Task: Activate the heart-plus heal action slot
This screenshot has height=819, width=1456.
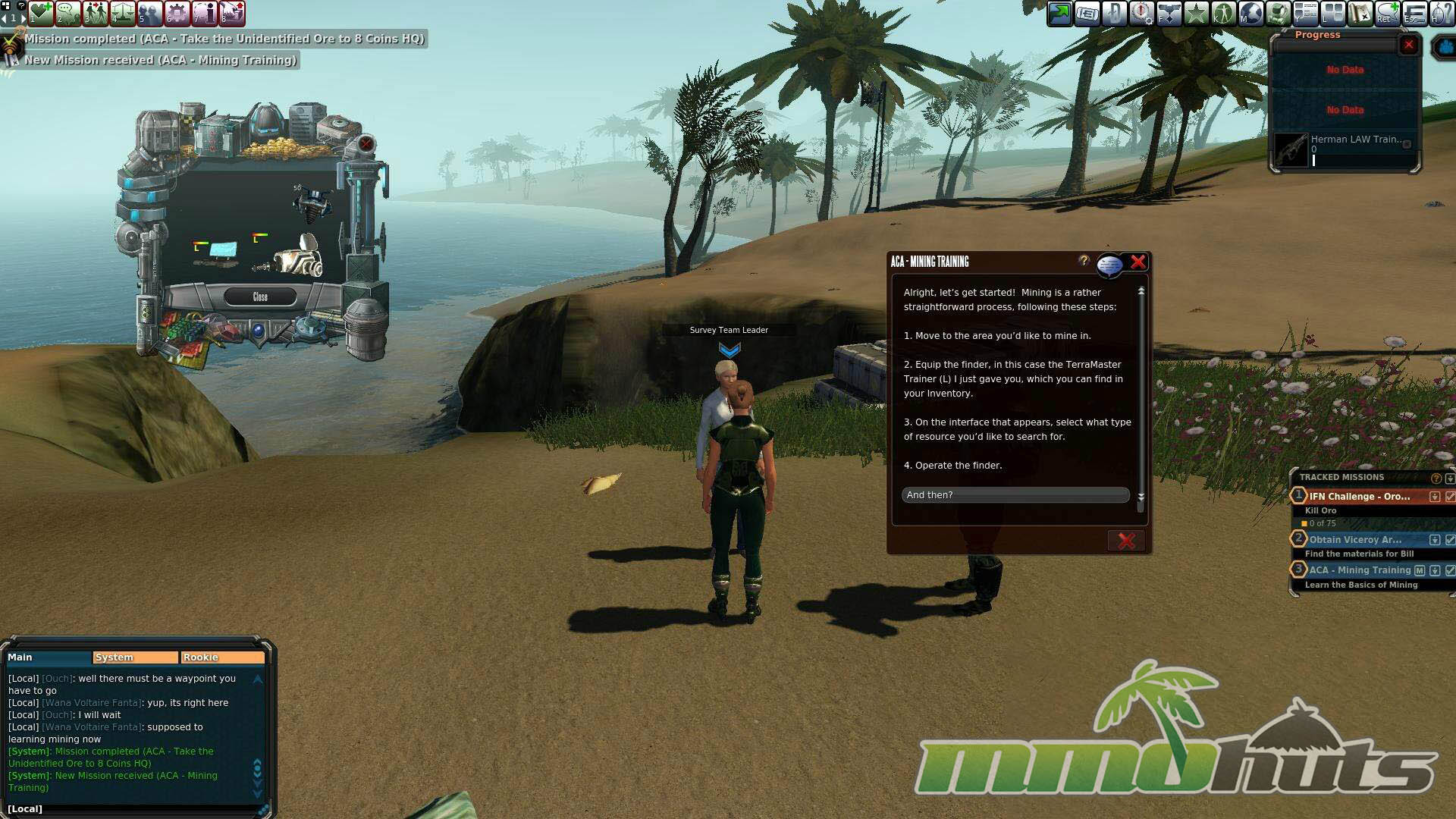Action: click(x=41, y=13)
